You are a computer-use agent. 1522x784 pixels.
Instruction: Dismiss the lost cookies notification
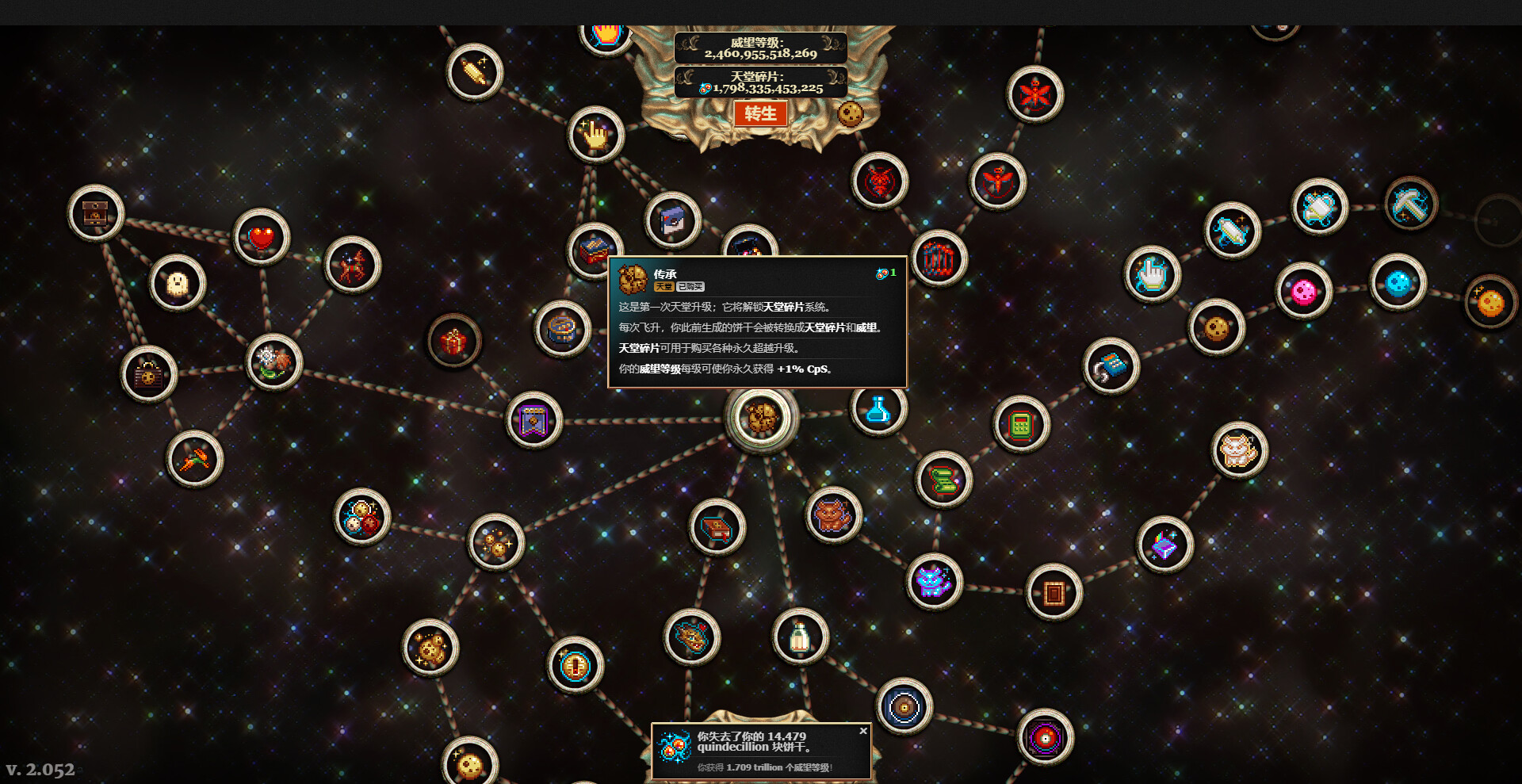[x=864, y=730]
